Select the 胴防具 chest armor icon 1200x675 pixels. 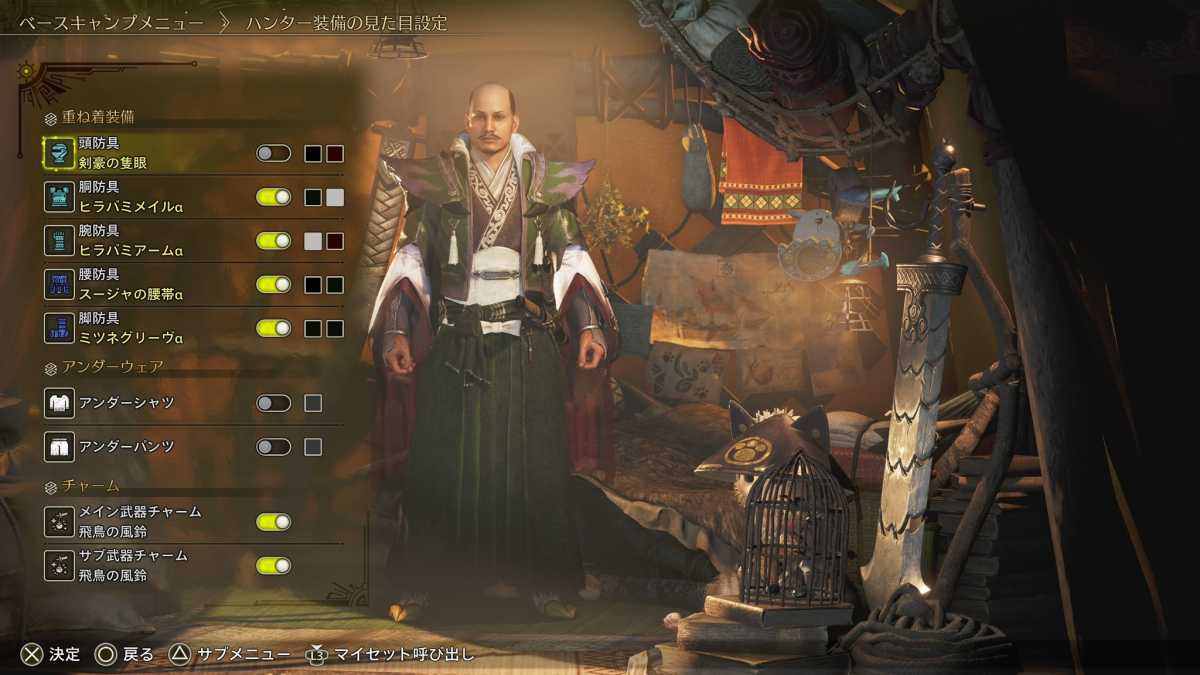(60, 197)
